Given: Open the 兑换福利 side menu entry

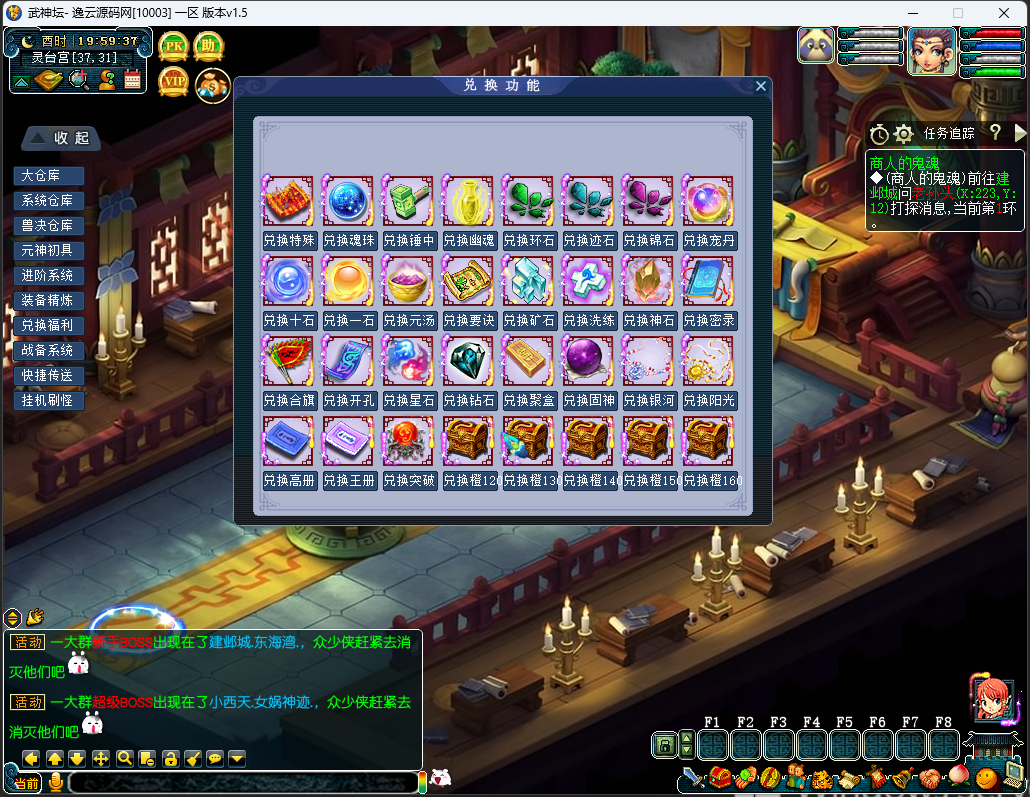Looking at the screenshot, I should pyautogui.click(x=48, y=326).
